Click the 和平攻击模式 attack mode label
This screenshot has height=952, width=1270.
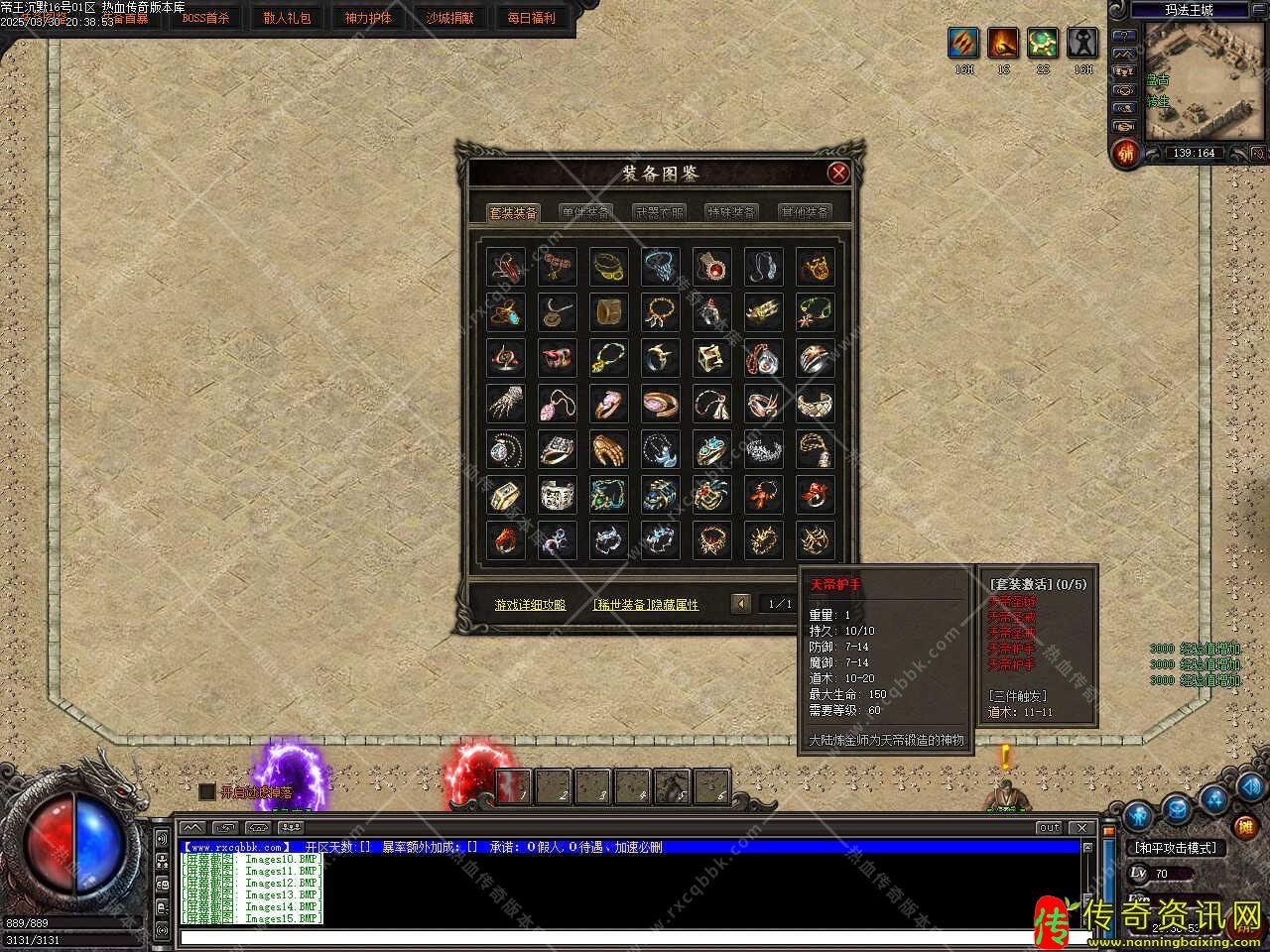click(x=1175, y=848)
